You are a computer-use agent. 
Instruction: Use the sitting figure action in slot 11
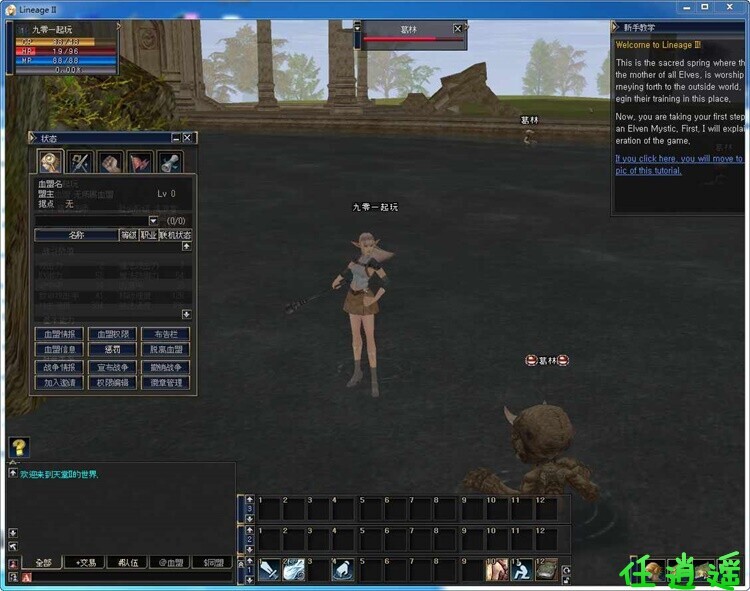point(521,570)
